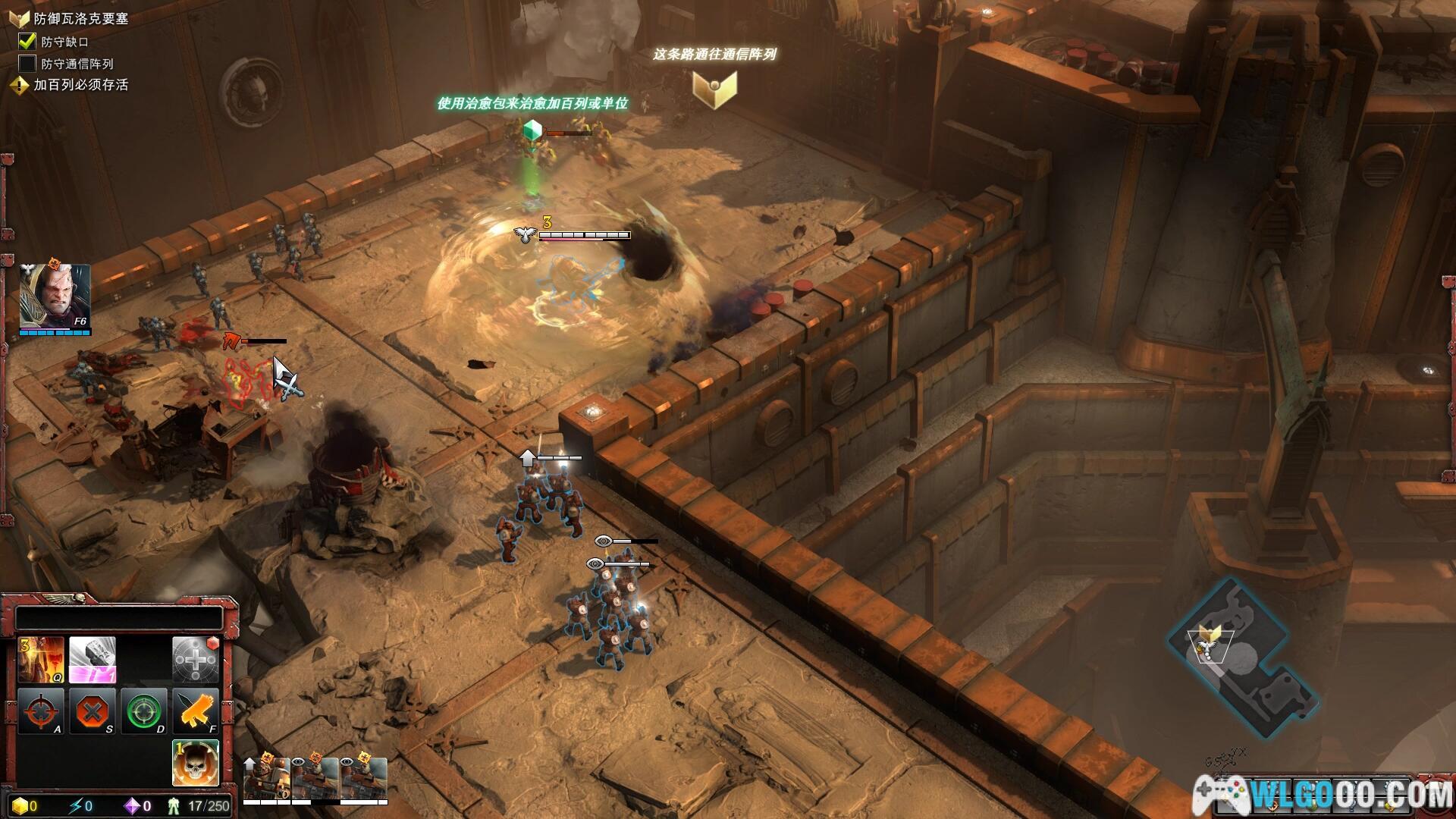The image size is (1456, 819).
Task: Click the grey cross-shaped targeting ability
Action: coord(196,661)
